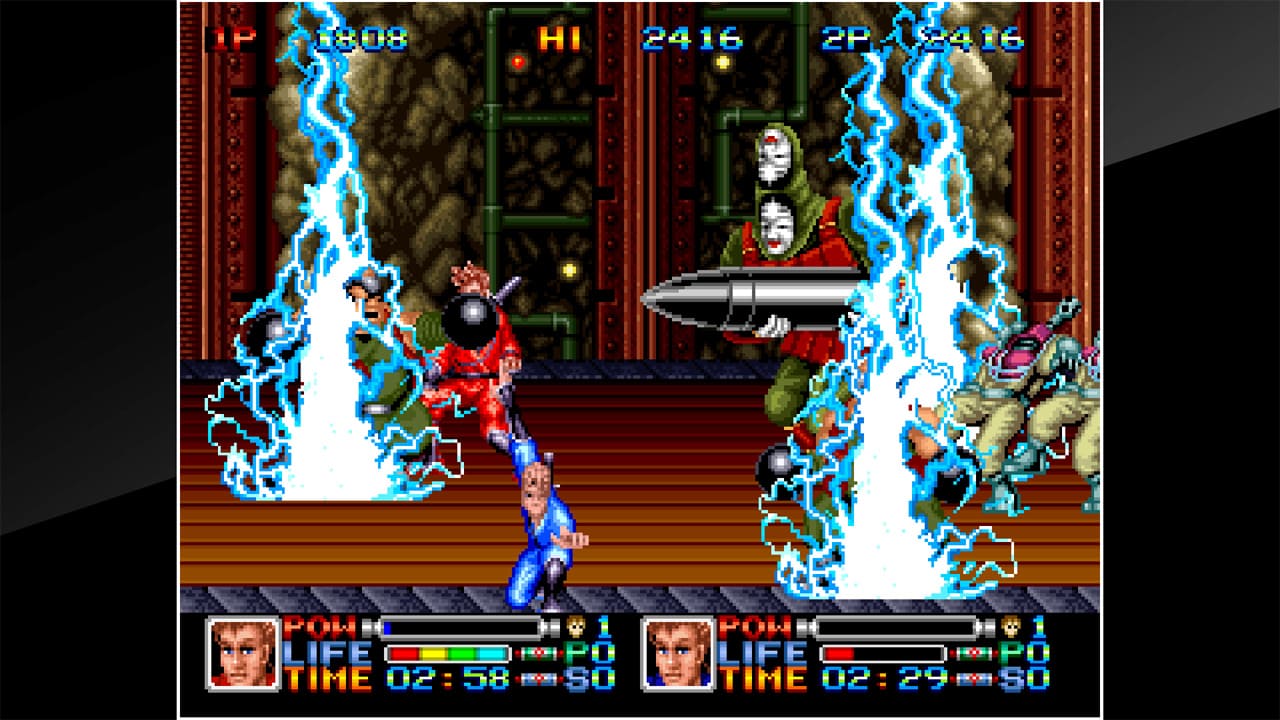
Task: Click player 2's POW gauge
Action: pyautogui.click(x=895, y=627)
